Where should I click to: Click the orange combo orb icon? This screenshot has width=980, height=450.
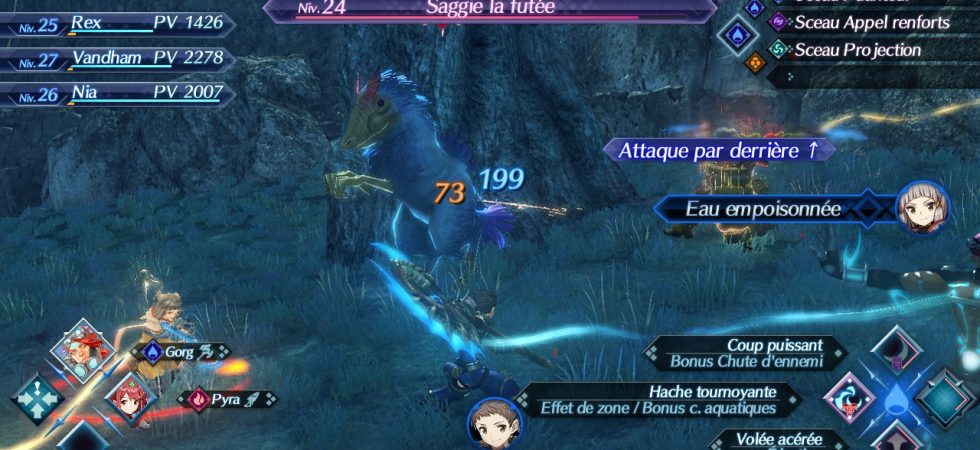[753, 62]
